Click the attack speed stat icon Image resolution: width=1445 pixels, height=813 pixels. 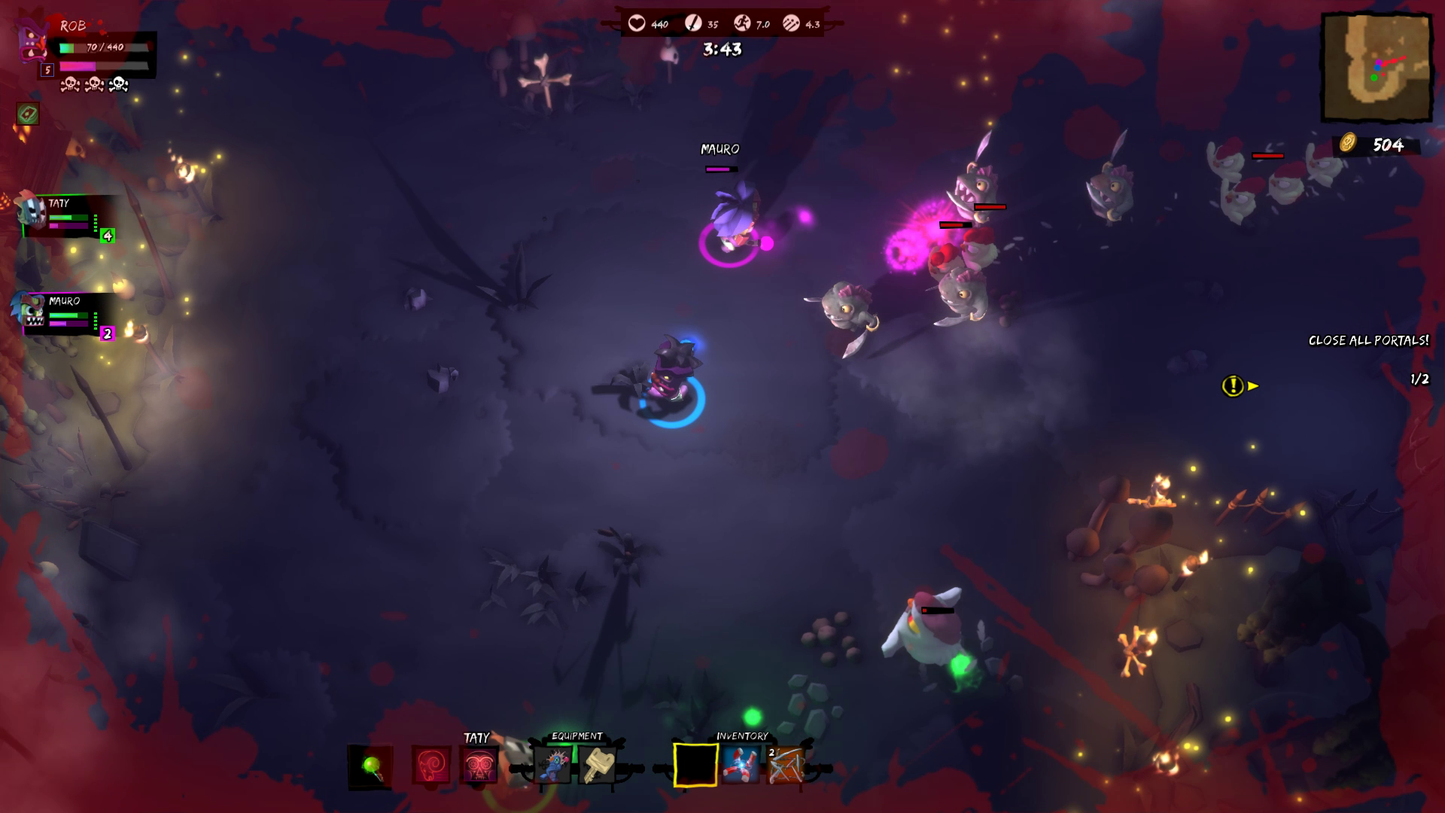(x=791, y=22)
